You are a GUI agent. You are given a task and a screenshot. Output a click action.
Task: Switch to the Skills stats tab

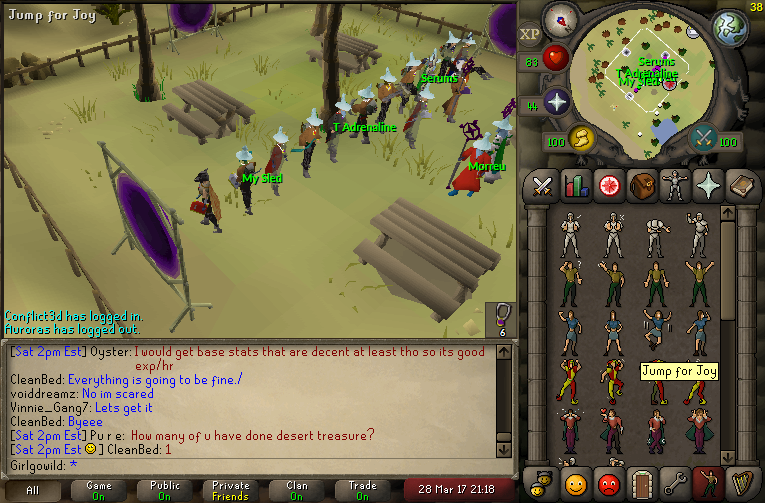(x=575, y=185)
